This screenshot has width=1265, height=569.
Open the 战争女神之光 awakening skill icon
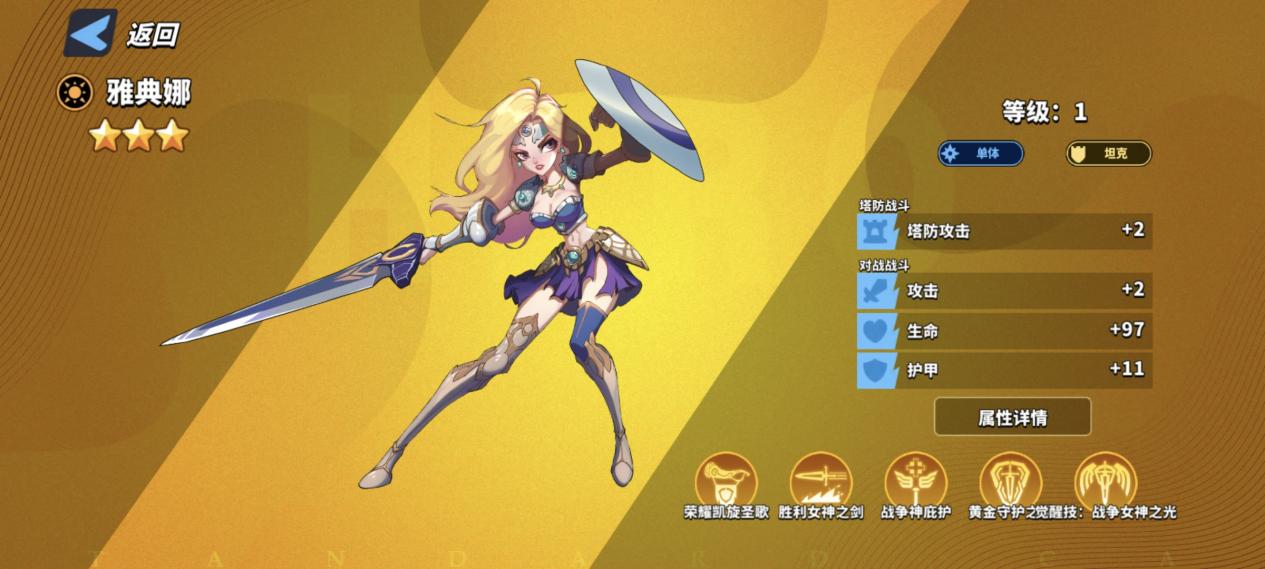pyautogui.click(x=1106, y=480)
